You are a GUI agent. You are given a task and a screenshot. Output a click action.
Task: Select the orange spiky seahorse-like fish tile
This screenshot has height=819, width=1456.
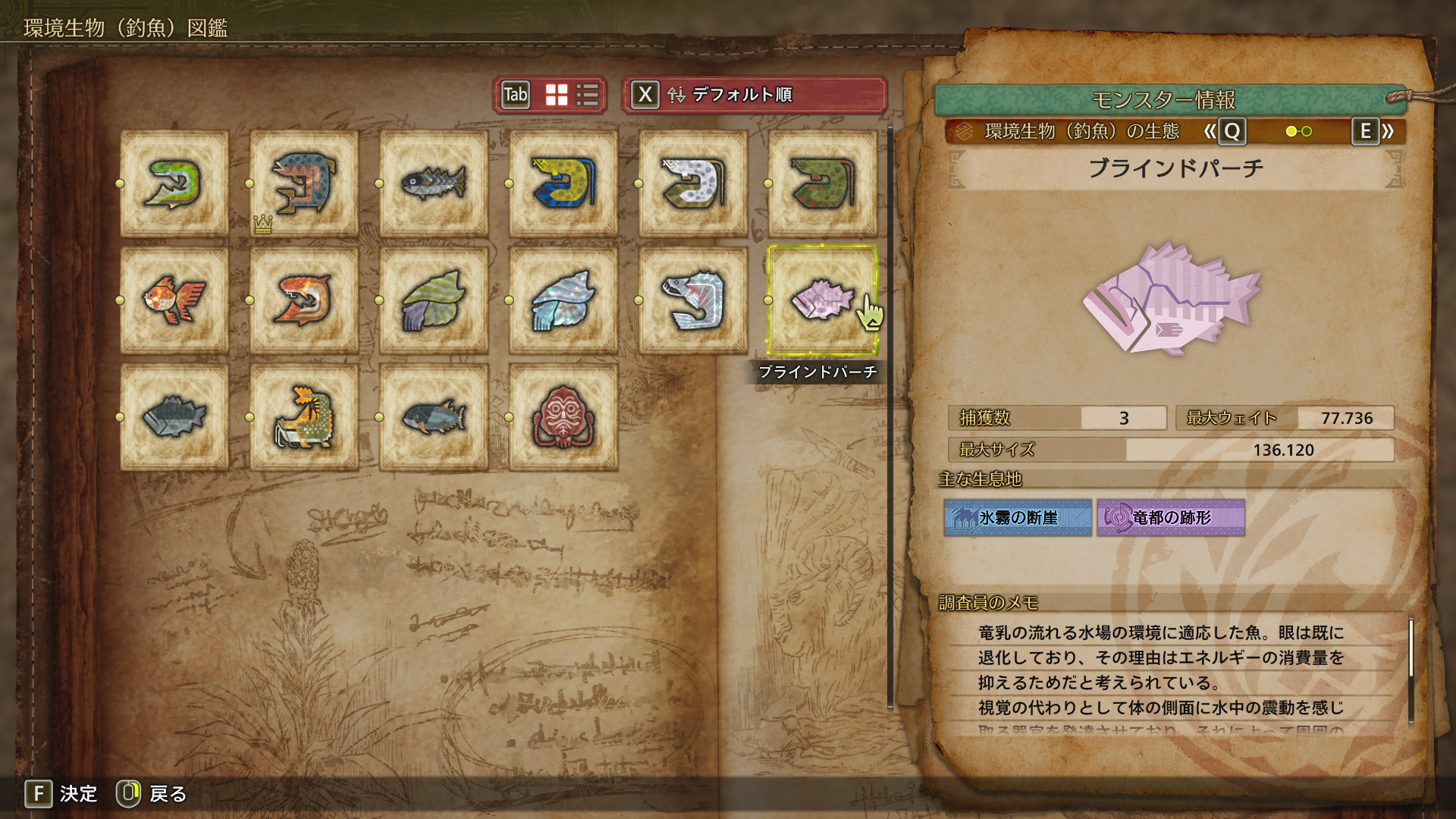click(x=303, y=417)
